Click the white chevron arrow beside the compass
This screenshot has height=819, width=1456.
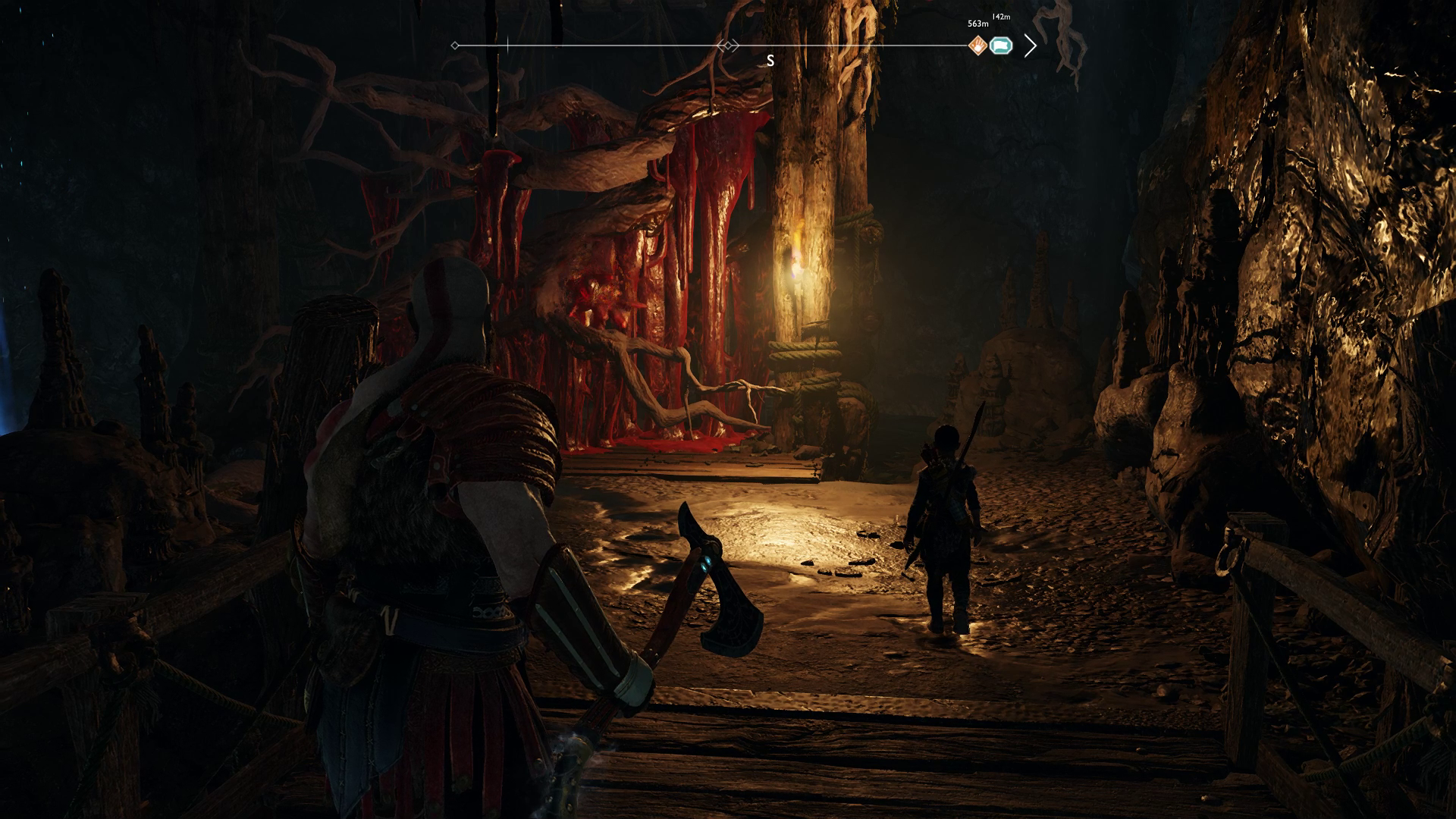(1030, 46)
